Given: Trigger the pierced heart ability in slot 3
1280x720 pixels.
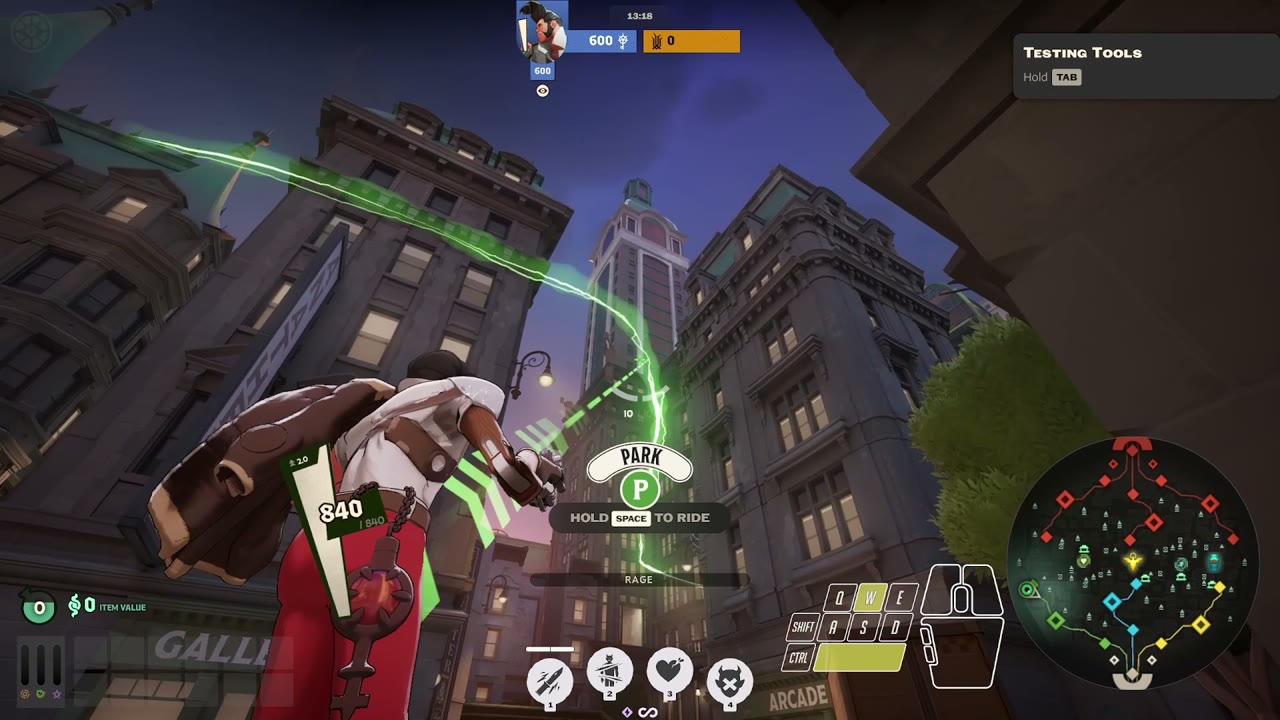Looking at the screenshot, I should (x=670, y=671).
